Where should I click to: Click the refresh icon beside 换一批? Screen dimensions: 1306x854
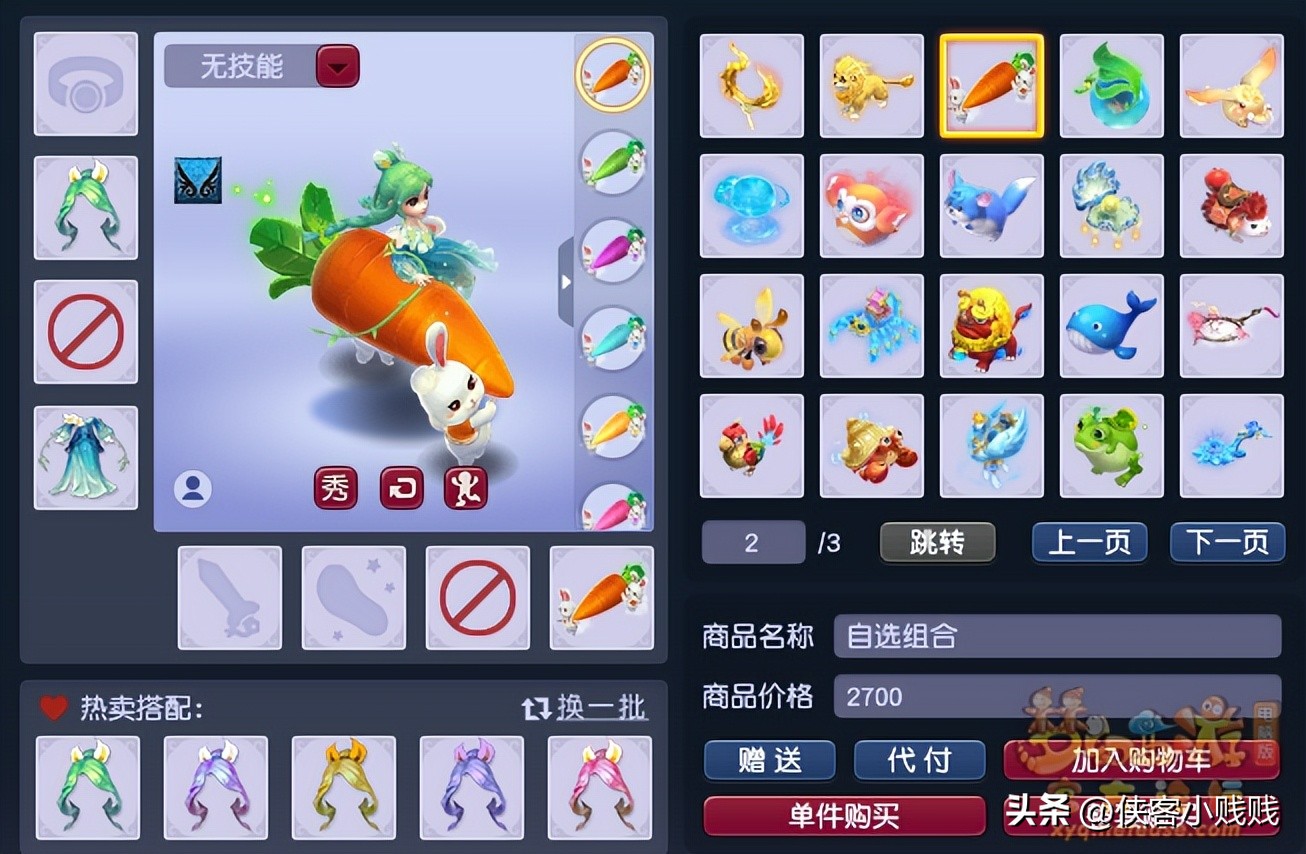537,707
